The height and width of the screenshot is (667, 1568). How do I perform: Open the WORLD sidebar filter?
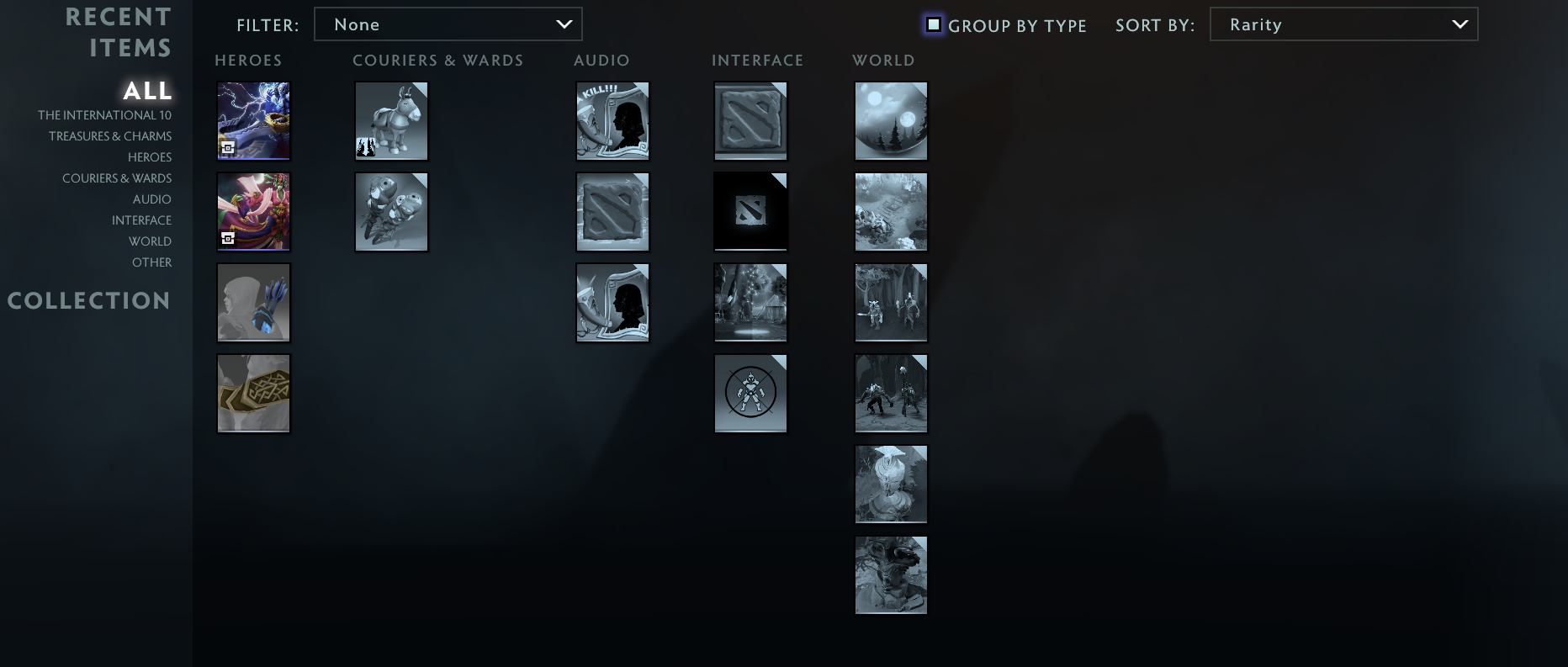pos(151,241)
